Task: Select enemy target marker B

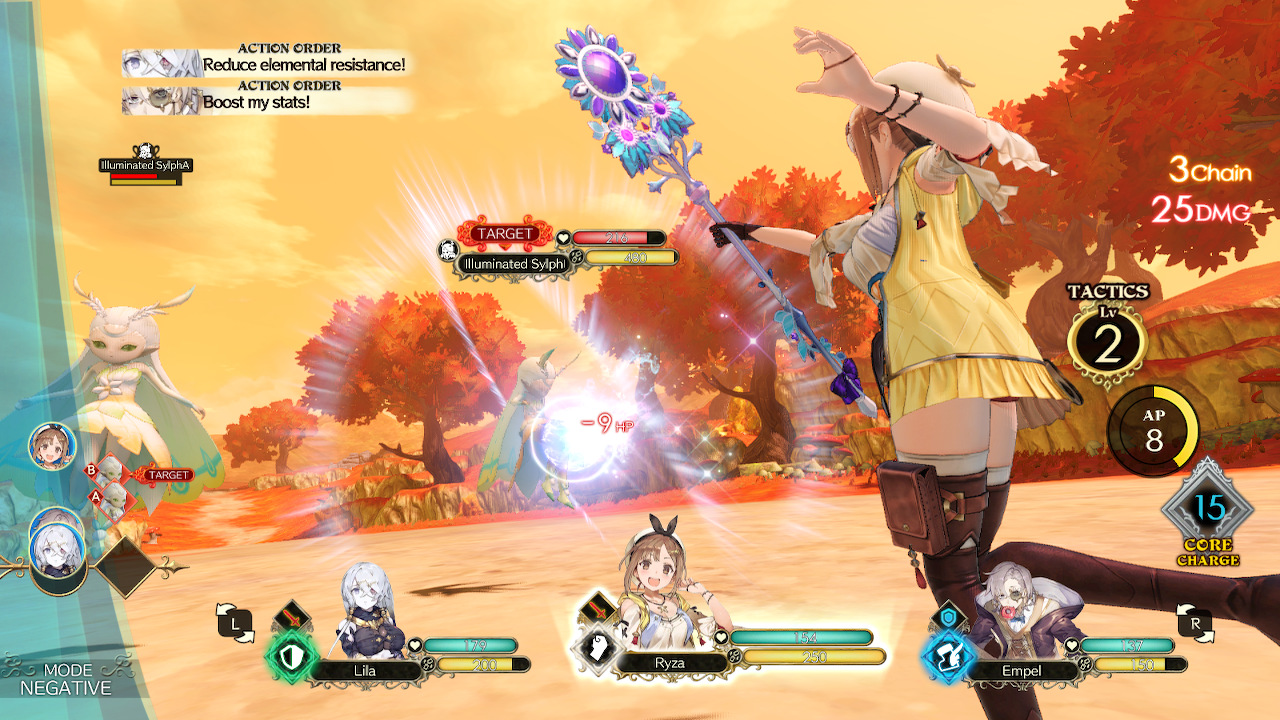Action: [x=90, y=470]
